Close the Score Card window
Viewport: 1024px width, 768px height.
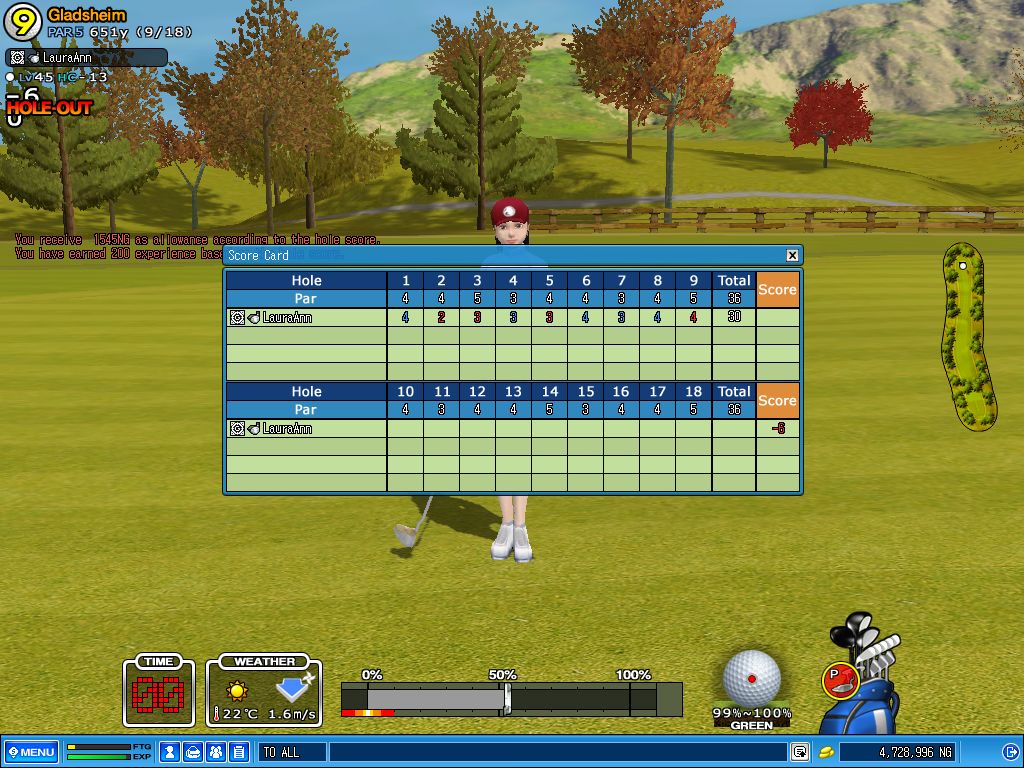[x=792, y=256]
